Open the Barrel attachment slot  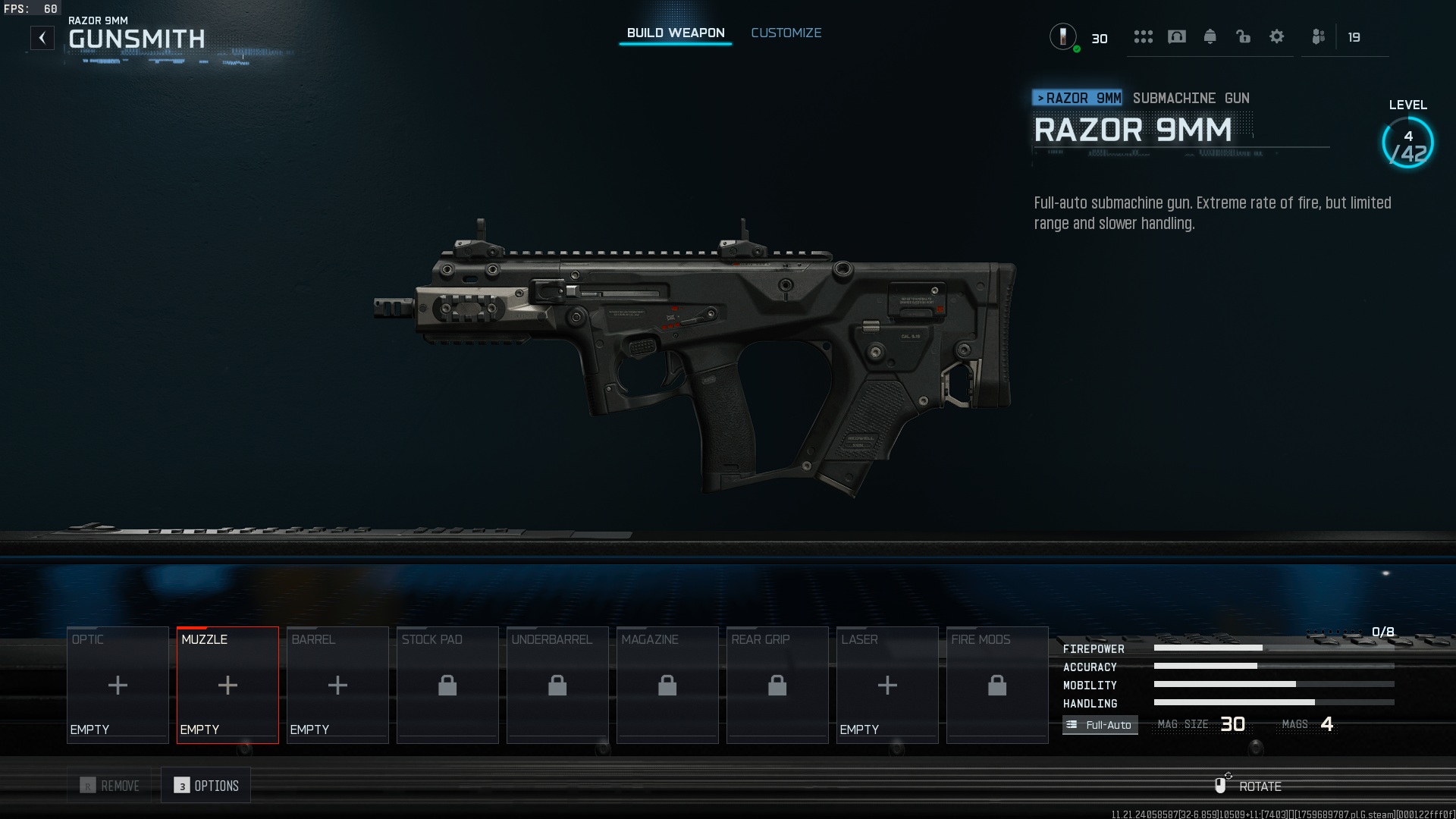337,685
